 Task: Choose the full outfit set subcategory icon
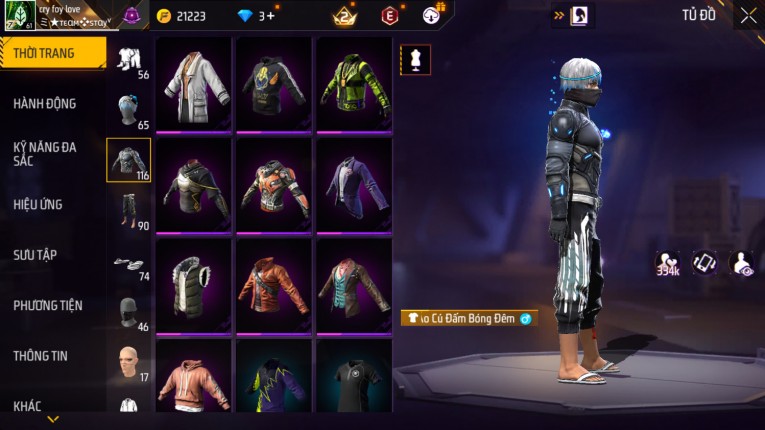coord(129,58)
